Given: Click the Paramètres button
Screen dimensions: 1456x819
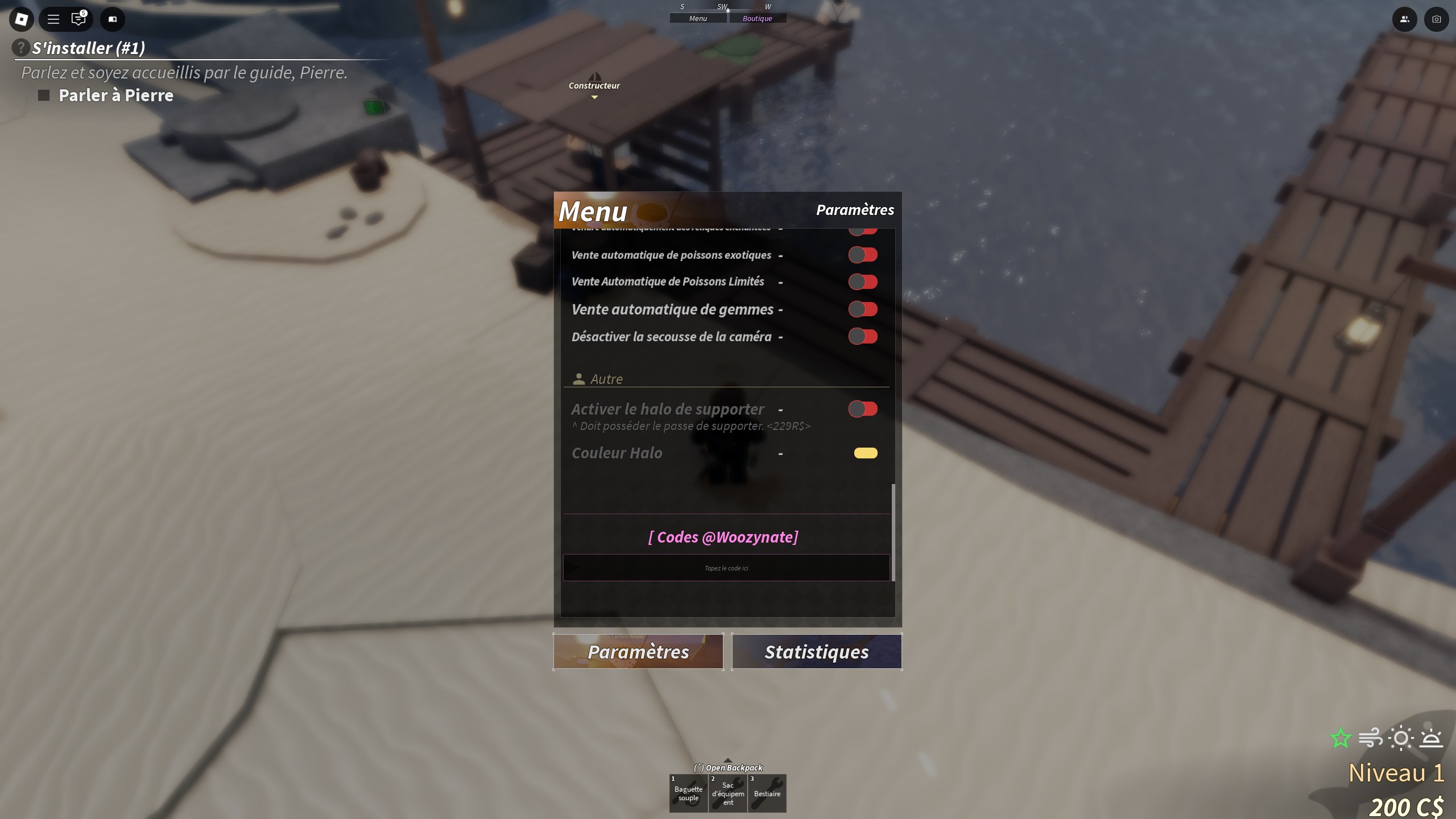Looking at the screenshot, I should click(x=638, y=651).
